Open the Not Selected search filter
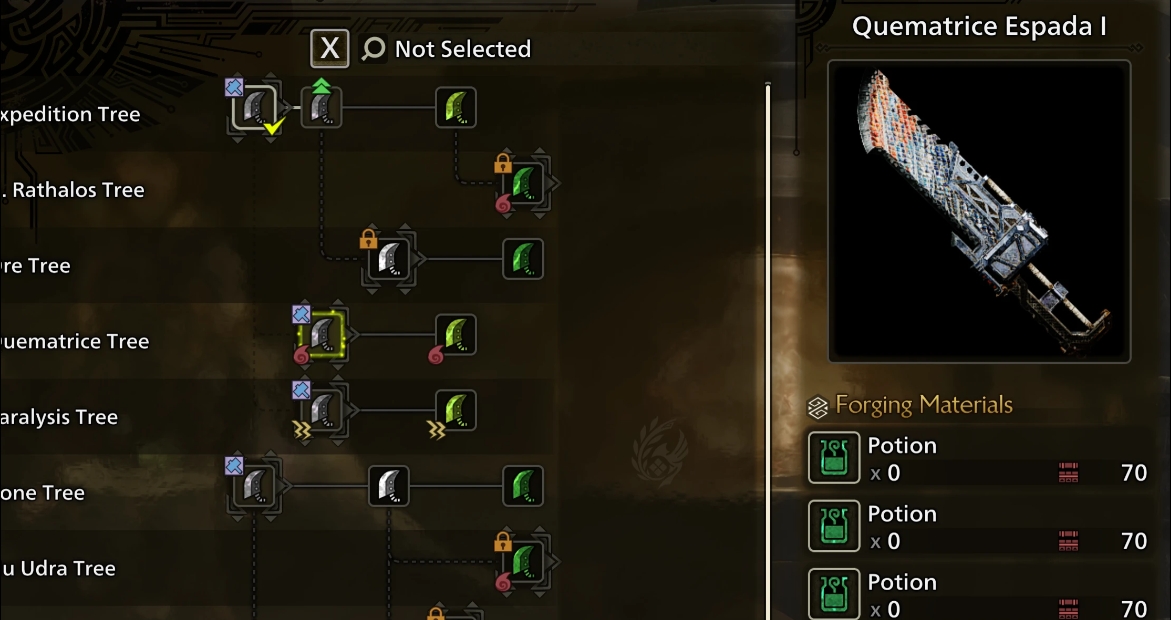The width and height of the screenshot is (1171, 620). click(446, 49)
